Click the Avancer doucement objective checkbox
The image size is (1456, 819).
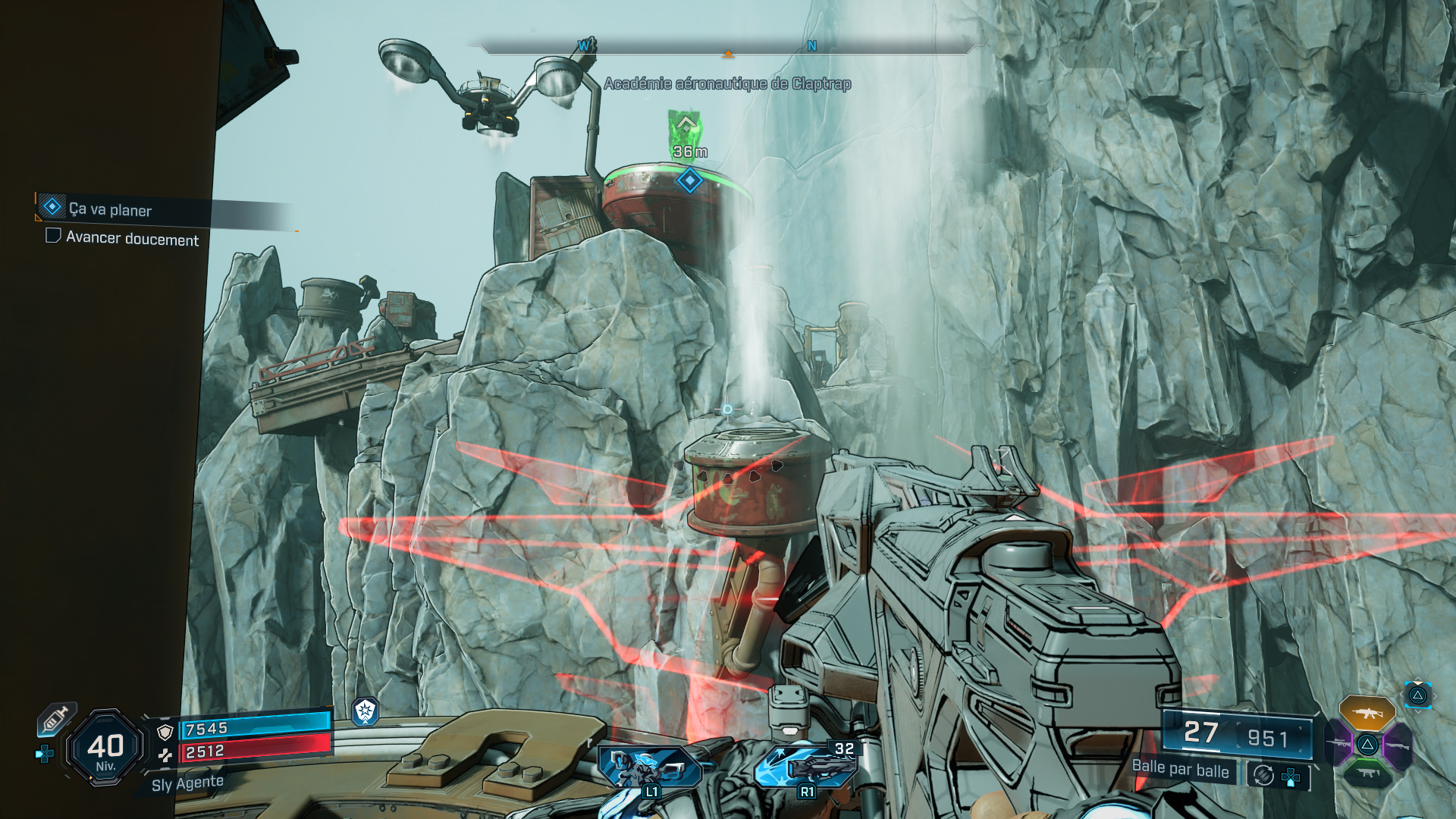(x=53, y=236)
